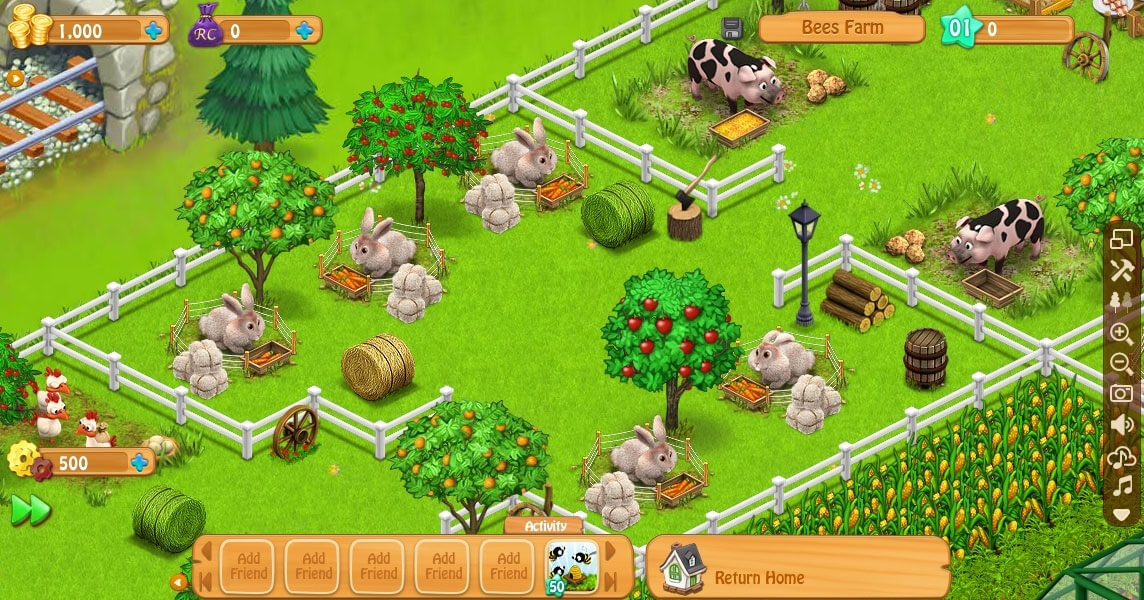Screen dimensions: 1144x600
Task: Select the bees friend thumbnail marked 50
Action: (572, 566)
